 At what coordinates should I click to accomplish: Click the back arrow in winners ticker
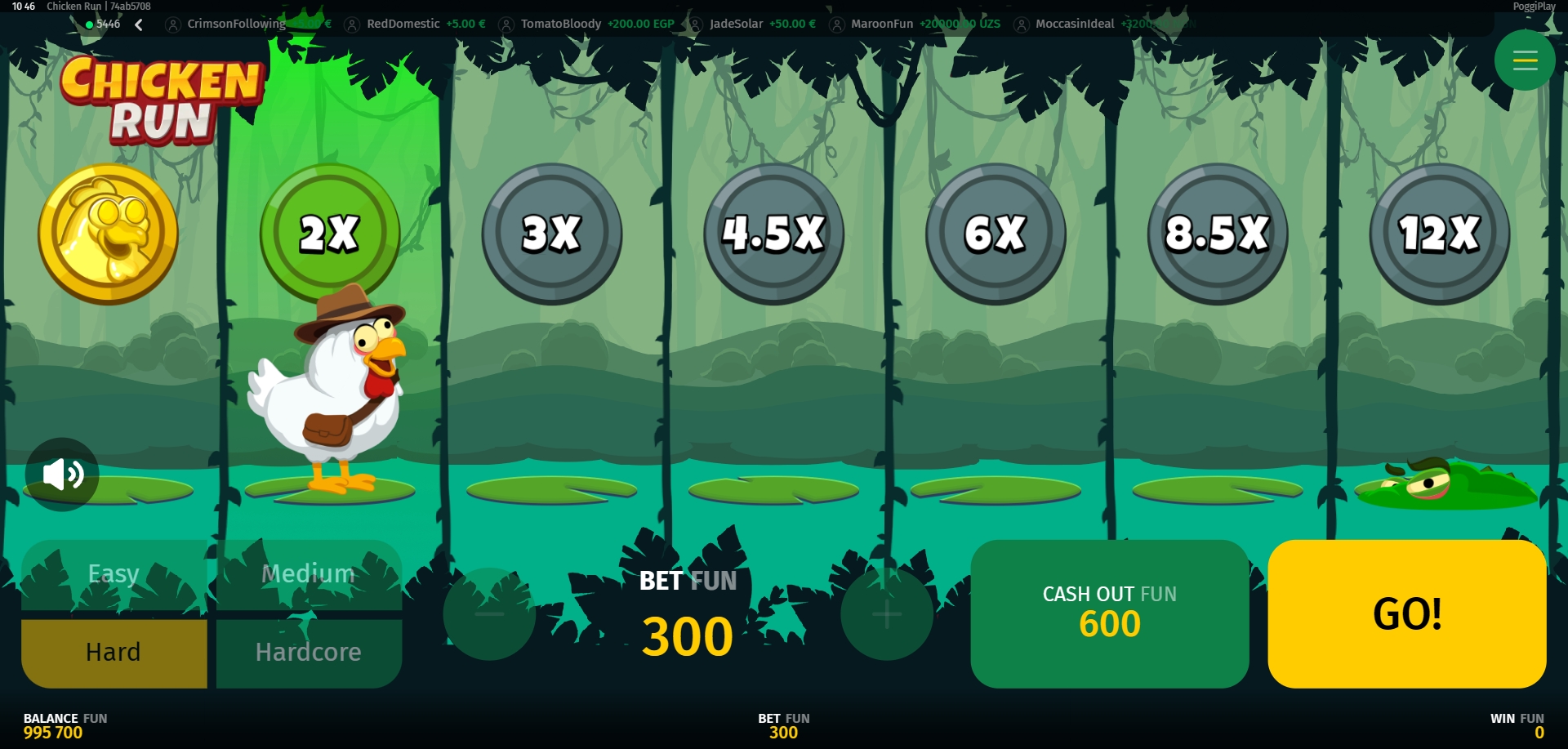[139, 25]
